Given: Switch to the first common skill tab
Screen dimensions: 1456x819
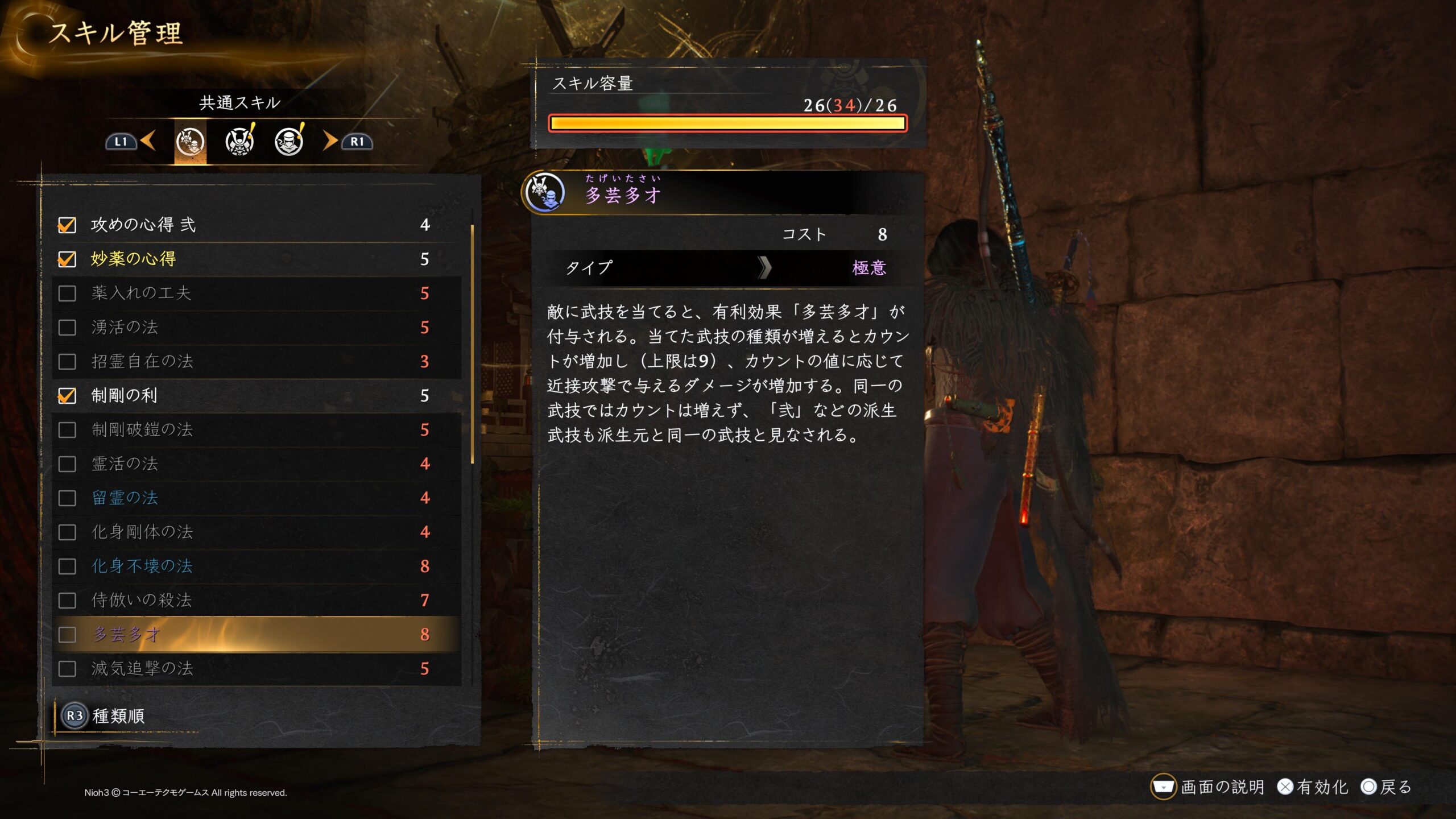Looking at the screenshot, I should click(x=190, y=142).
